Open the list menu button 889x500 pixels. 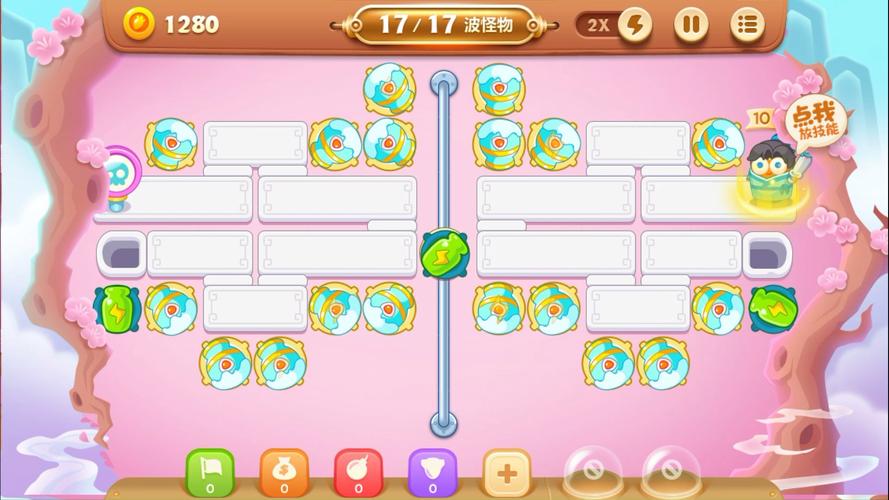pos(746,25)
